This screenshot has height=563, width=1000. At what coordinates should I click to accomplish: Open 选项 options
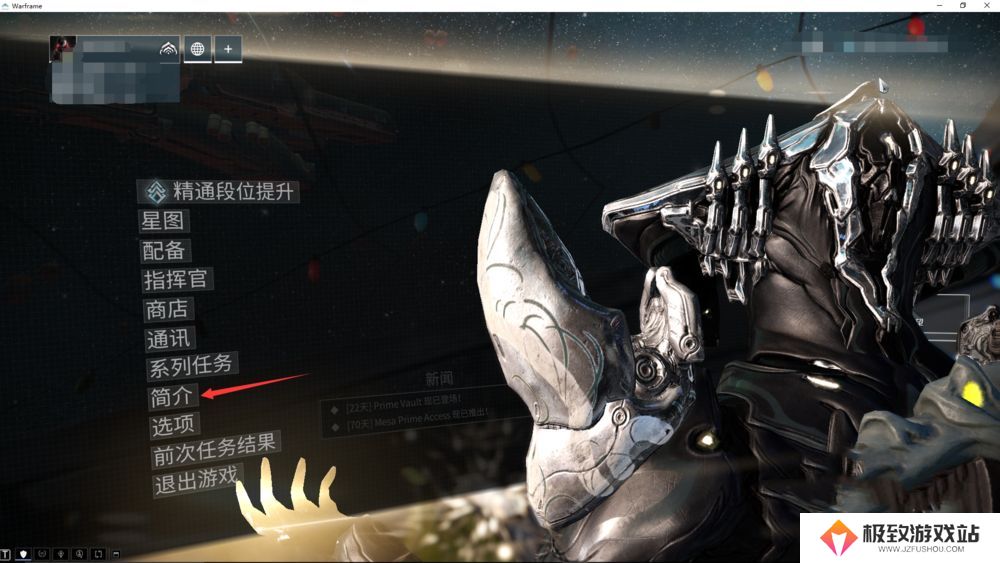(x=174, y=426)
